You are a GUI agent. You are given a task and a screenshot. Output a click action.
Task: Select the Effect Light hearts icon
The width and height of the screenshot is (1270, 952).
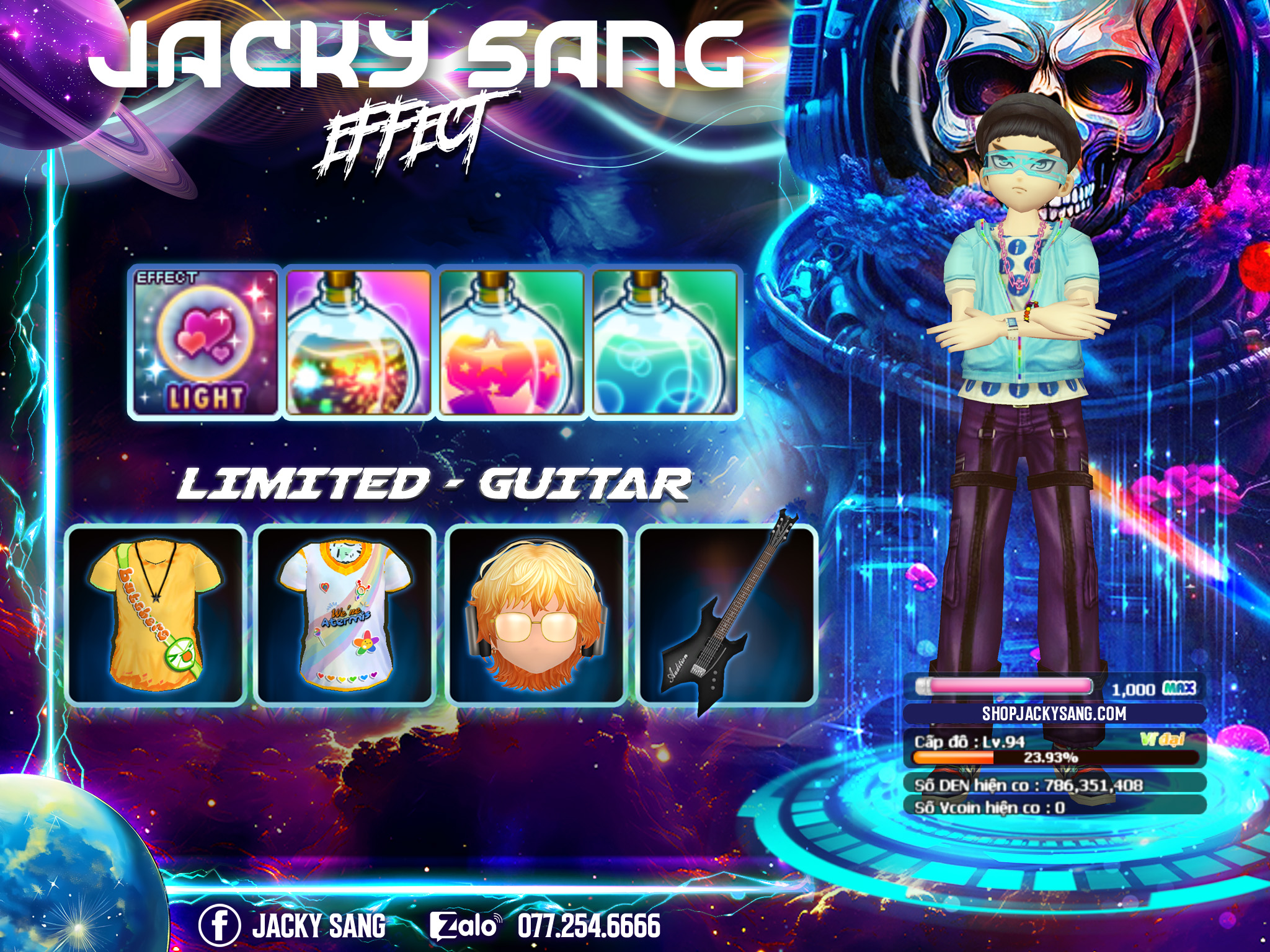(x=205, y=343)
